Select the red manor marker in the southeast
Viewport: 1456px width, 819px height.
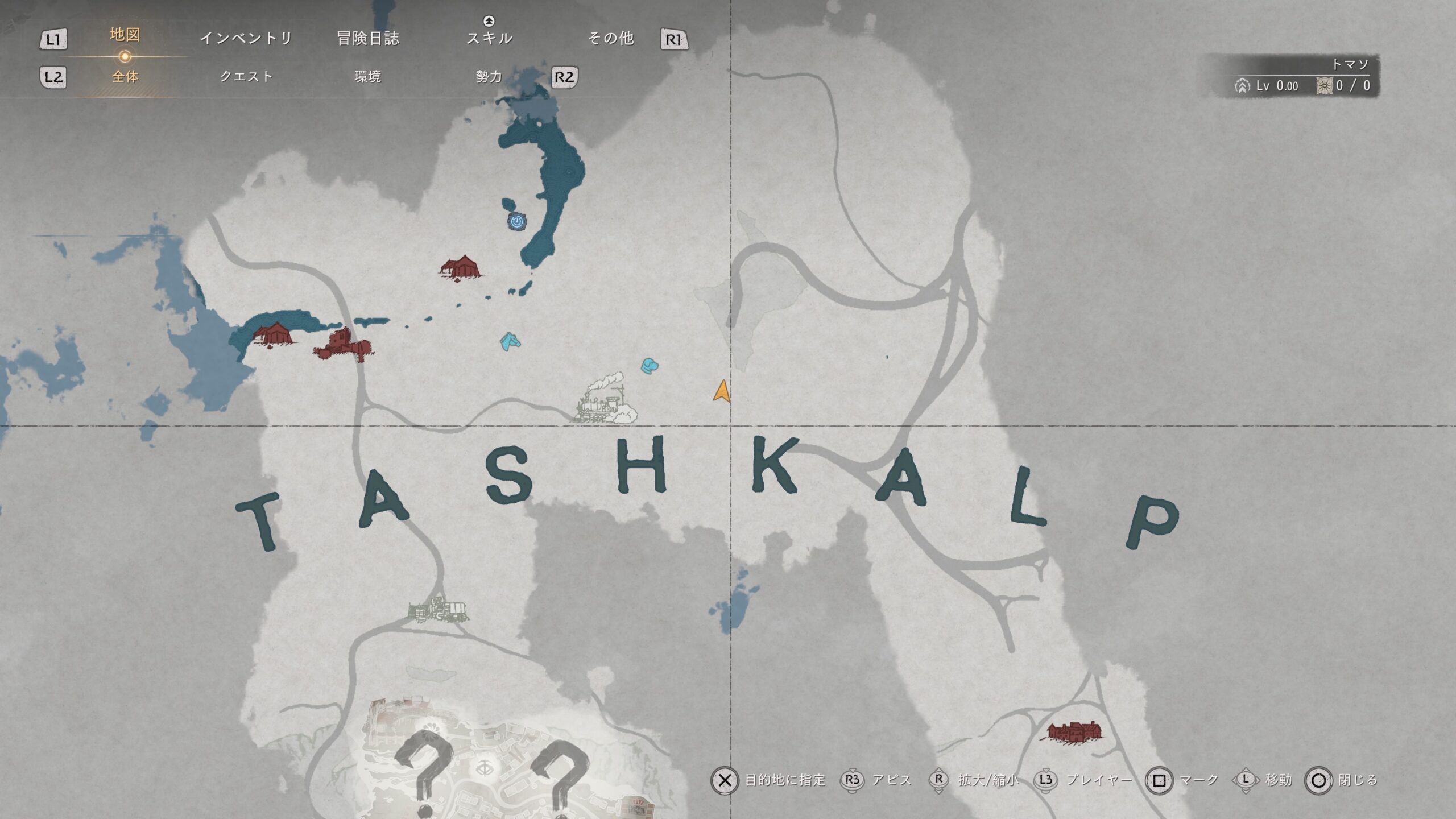tap(1074, 731)
